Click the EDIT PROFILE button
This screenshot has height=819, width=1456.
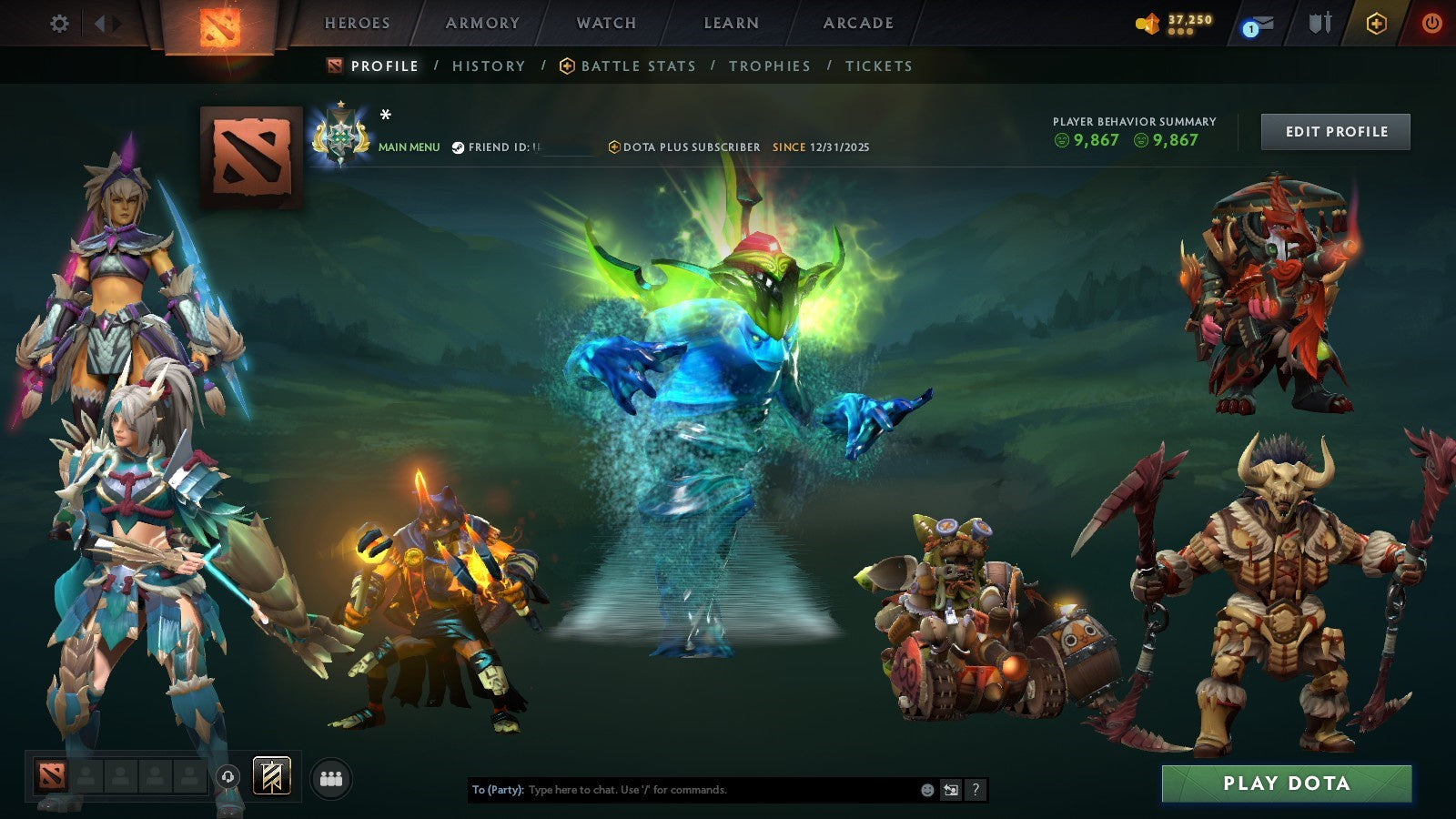tap(1334, 131)
